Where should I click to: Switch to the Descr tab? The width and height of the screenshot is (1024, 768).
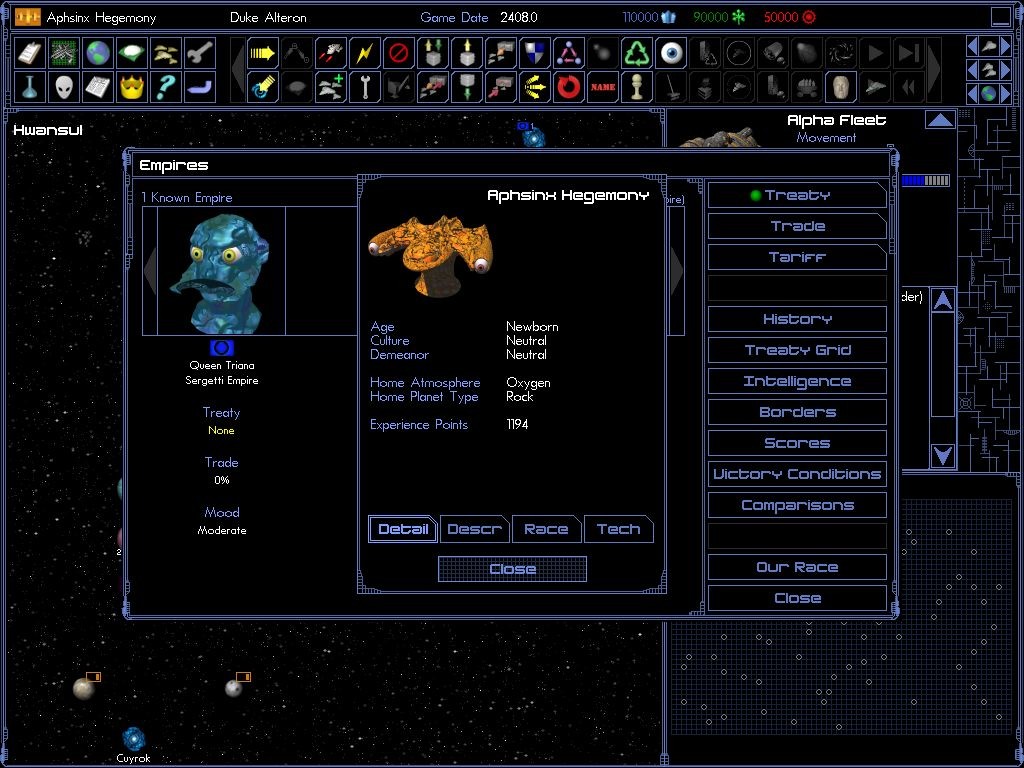coord(474,529)
